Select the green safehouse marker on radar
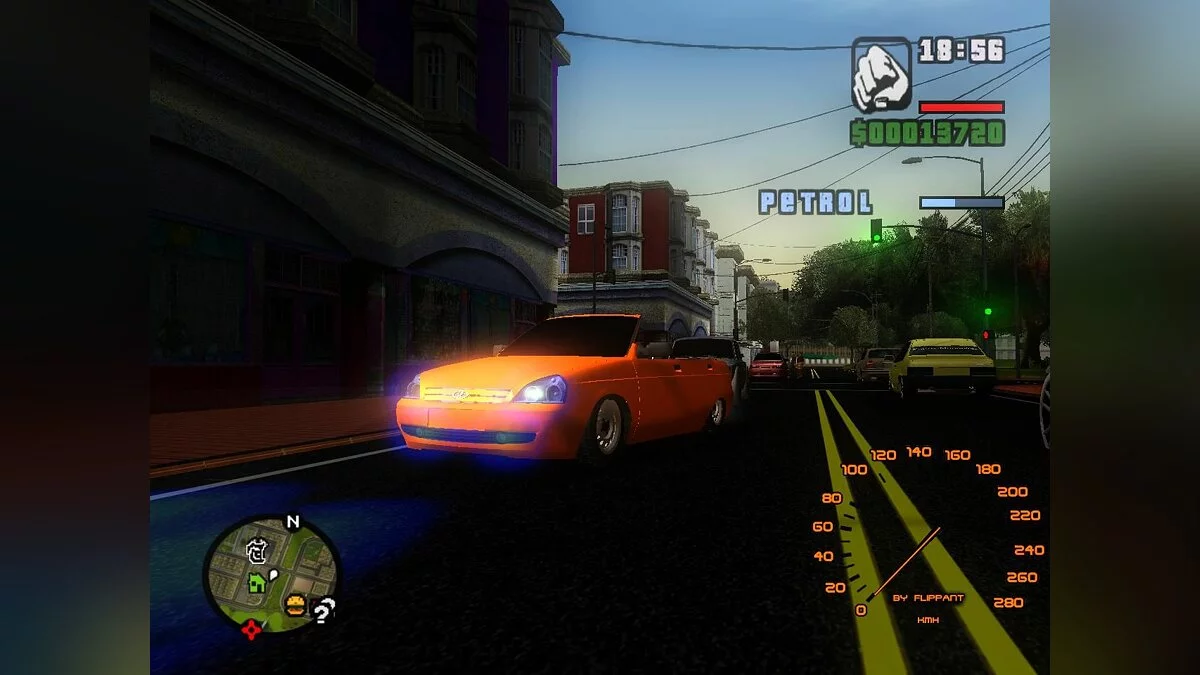 coord(257,581)
